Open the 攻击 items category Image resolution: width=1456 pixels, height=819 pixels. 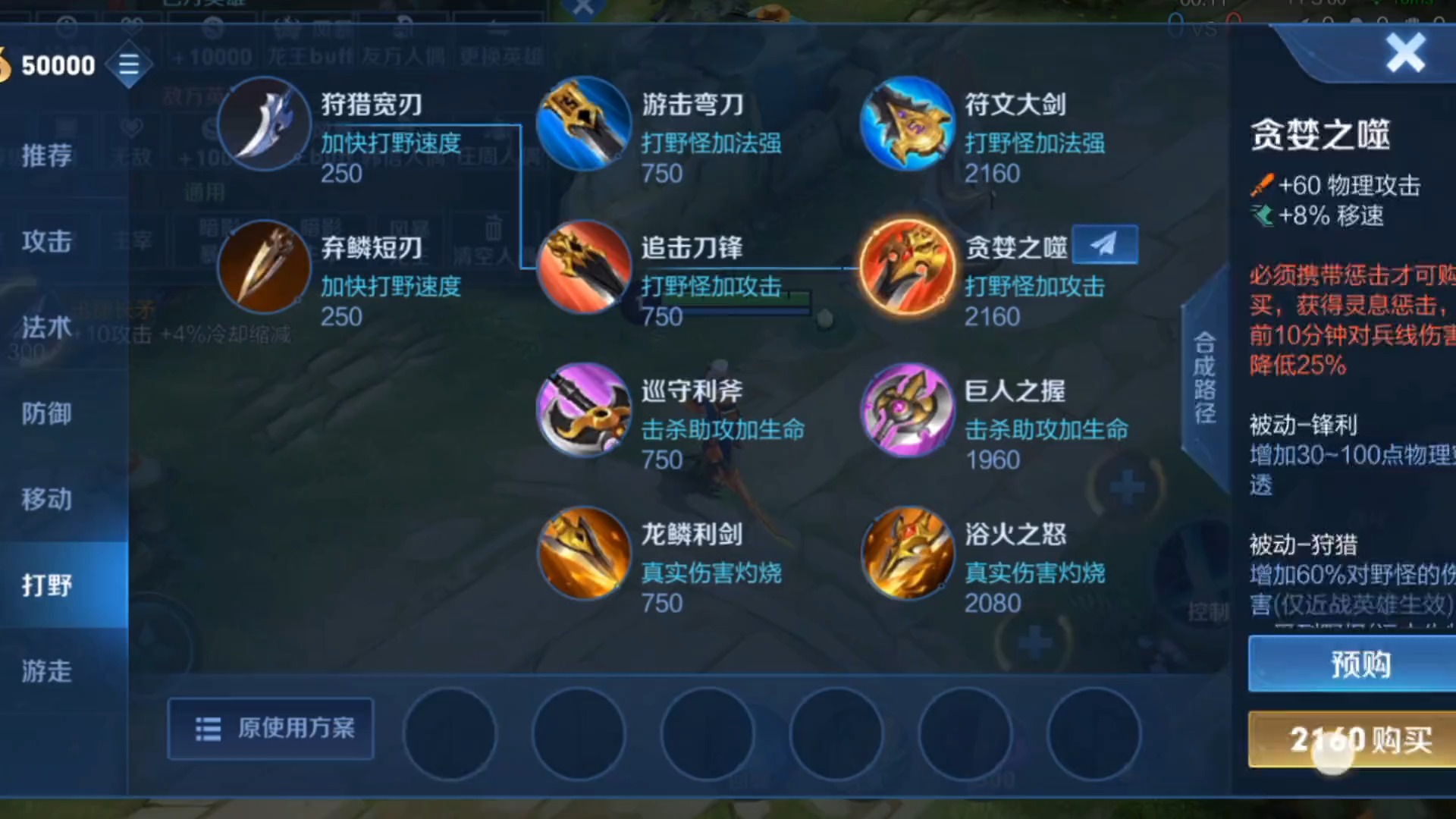(x=47, y=241)
